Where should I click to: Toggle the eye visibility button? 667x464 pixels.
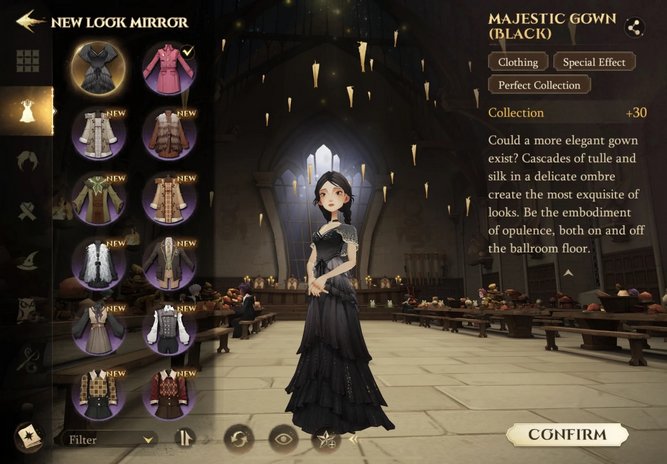click(x=283, y=437)
